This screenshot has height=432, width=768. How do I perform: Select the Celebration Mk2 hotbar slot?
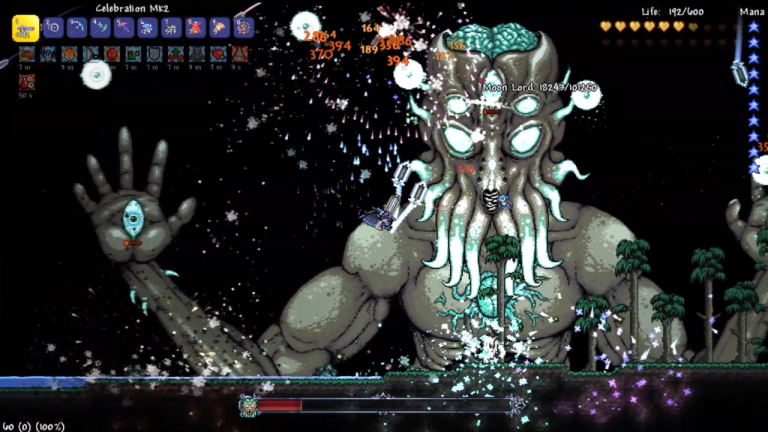(x=25, y=28)
